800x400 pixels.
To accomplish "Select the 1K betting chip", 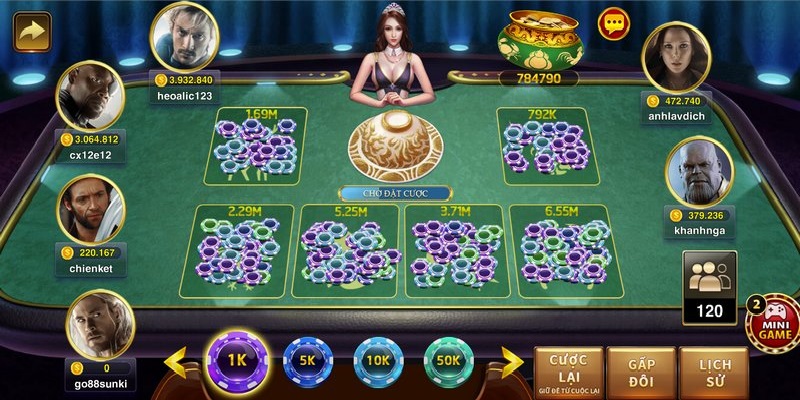I will tap(237, 360).
